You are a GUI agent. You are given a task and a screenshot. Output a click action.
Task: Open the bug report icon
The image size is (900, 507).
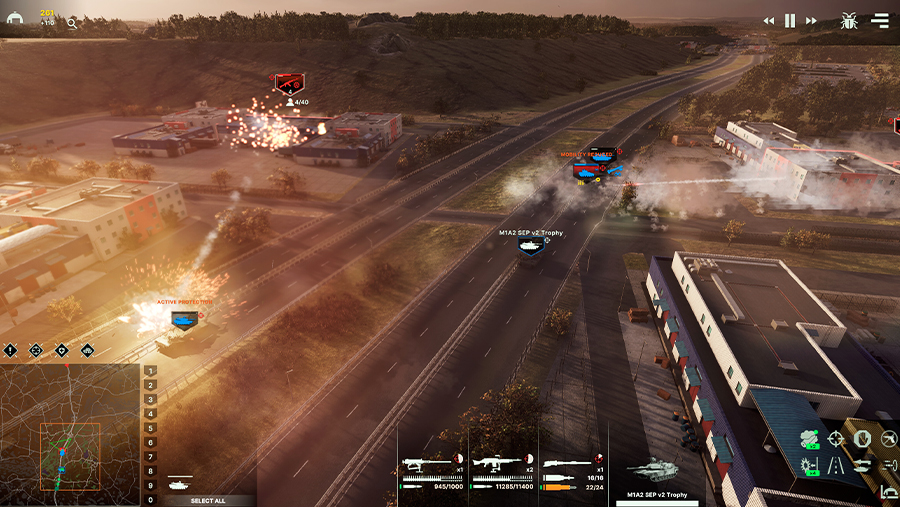tap(849, 20)
